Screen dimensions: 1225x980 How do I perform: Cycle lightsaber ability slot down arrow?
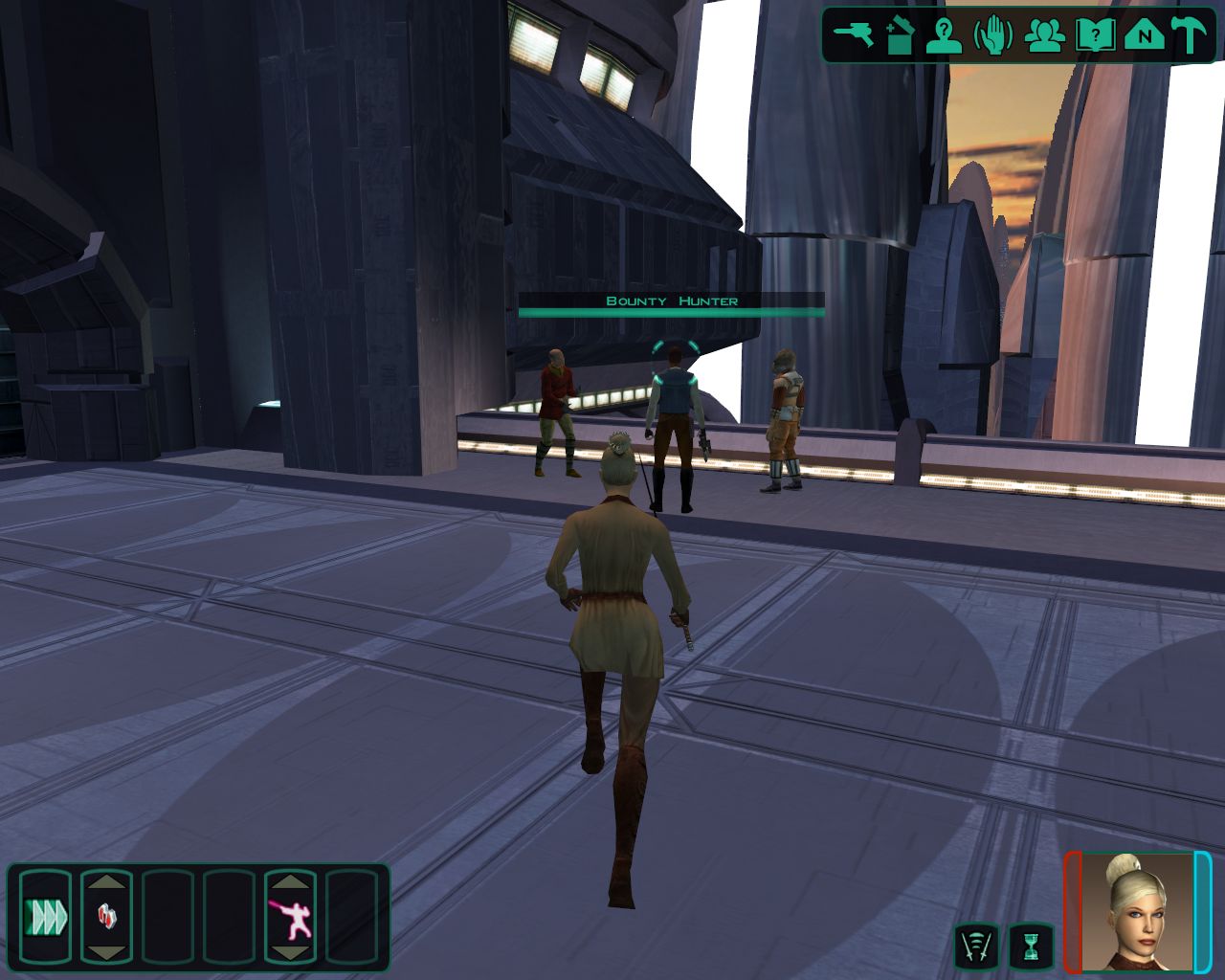click(290, 953)
